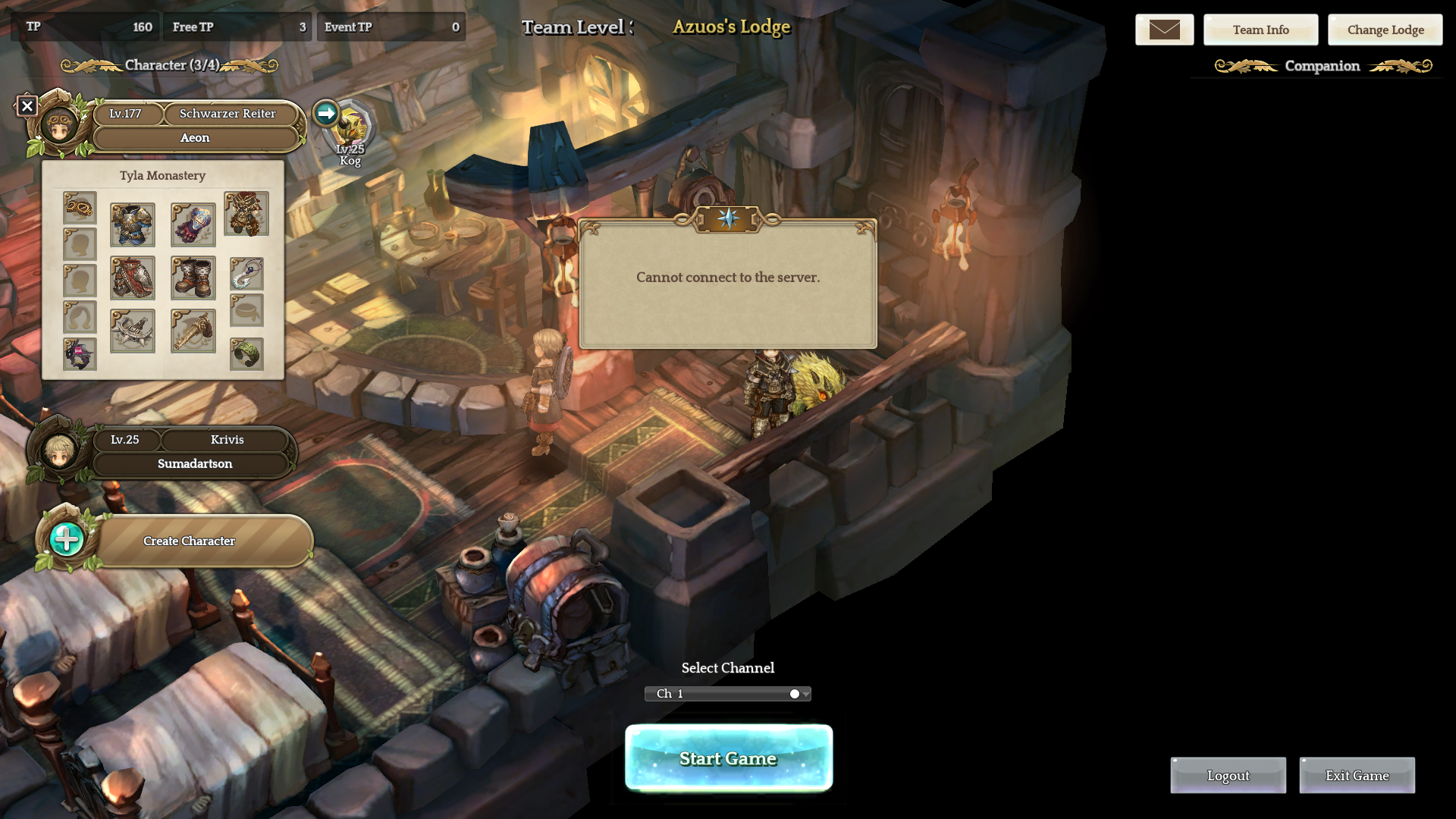Exit the game
The image size is (1456, 819).
click(x=1357, y=775)
